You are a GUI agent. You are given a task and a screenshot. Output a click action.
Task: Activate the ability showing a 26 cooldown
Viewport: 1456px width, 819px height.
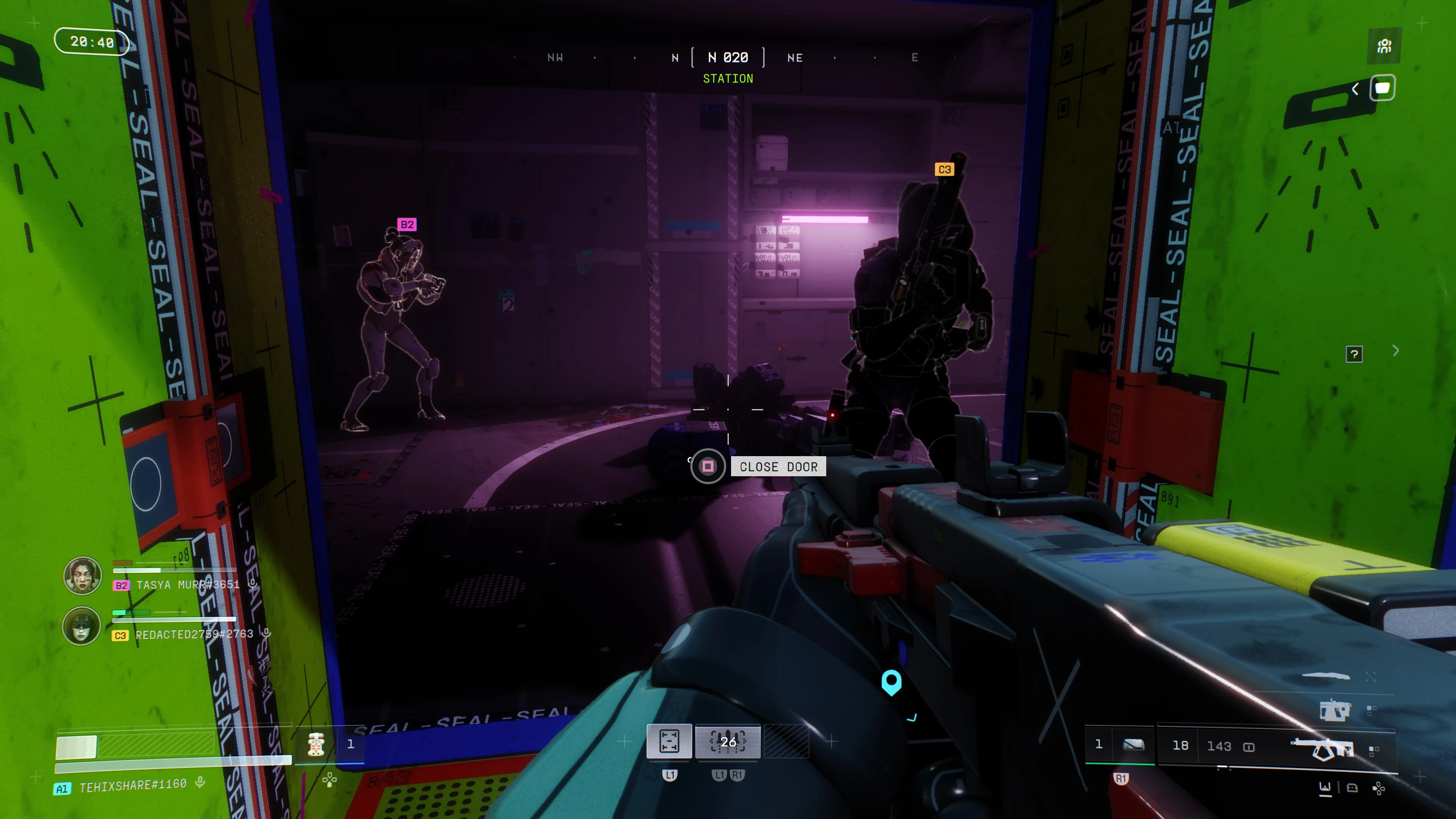[728, 741]
